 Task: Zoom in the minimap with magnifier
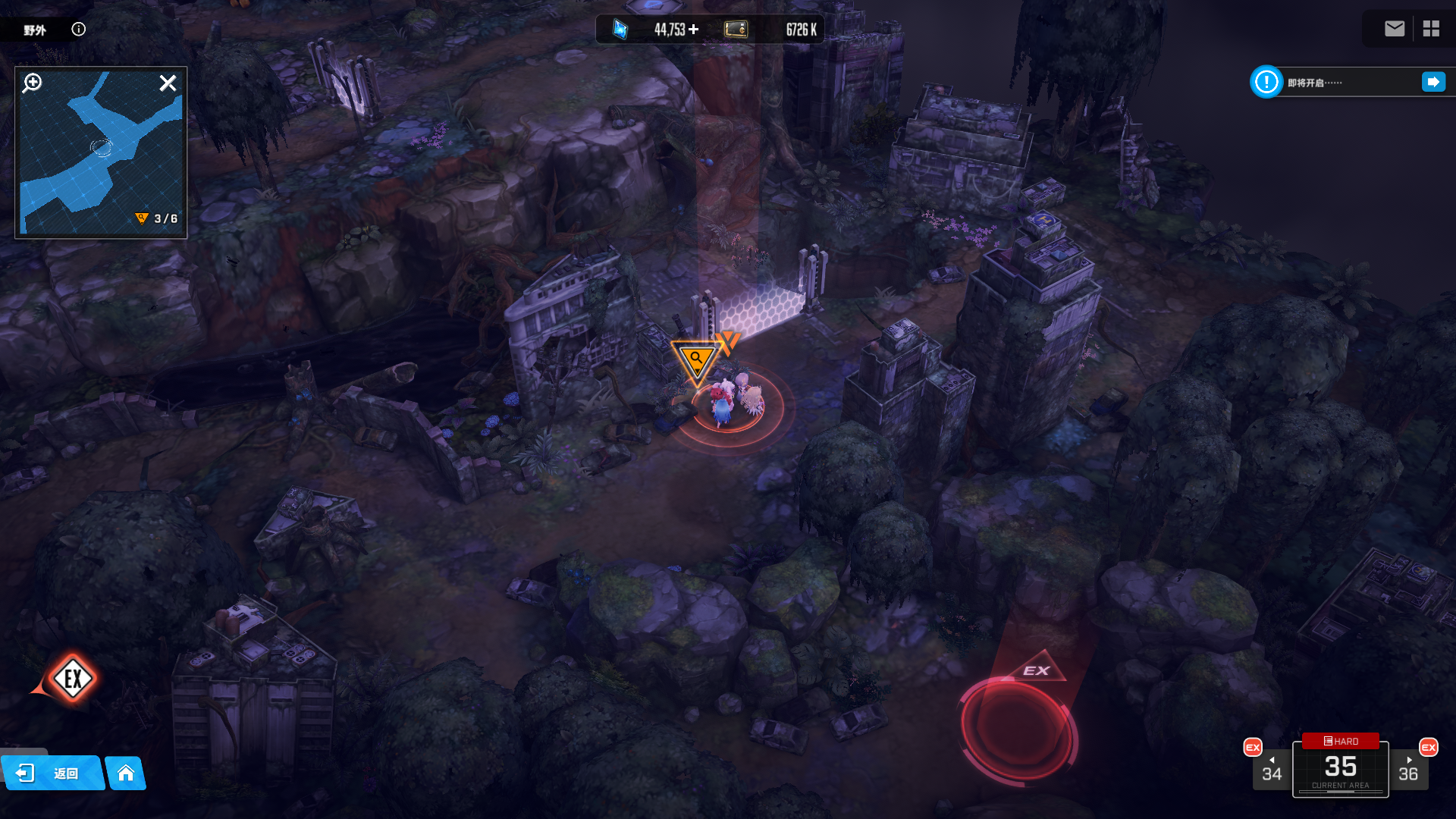pyautogui.click(x=33, y=83)
